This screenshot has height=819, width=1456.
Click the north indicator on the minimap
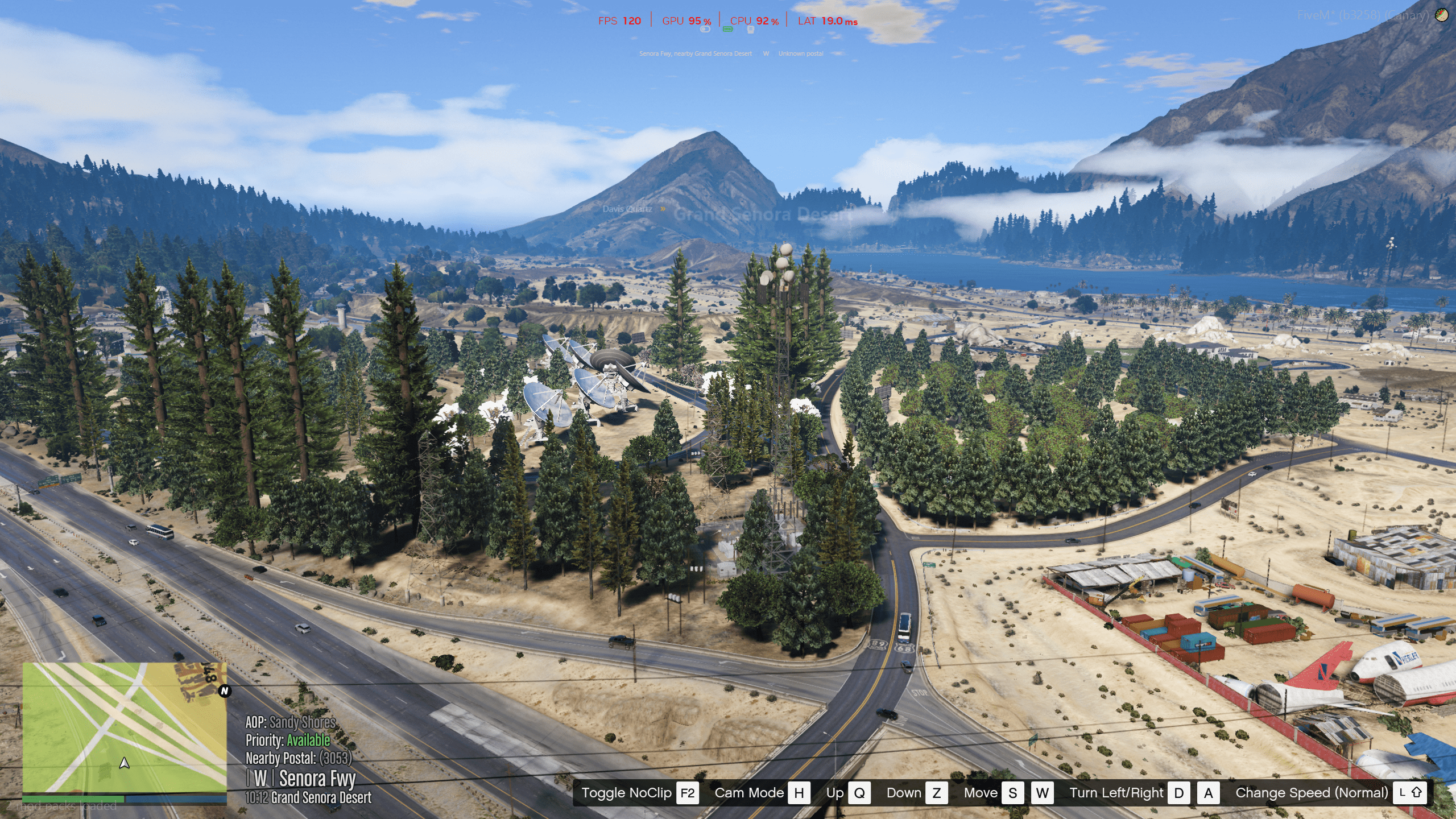pos(225,691)
